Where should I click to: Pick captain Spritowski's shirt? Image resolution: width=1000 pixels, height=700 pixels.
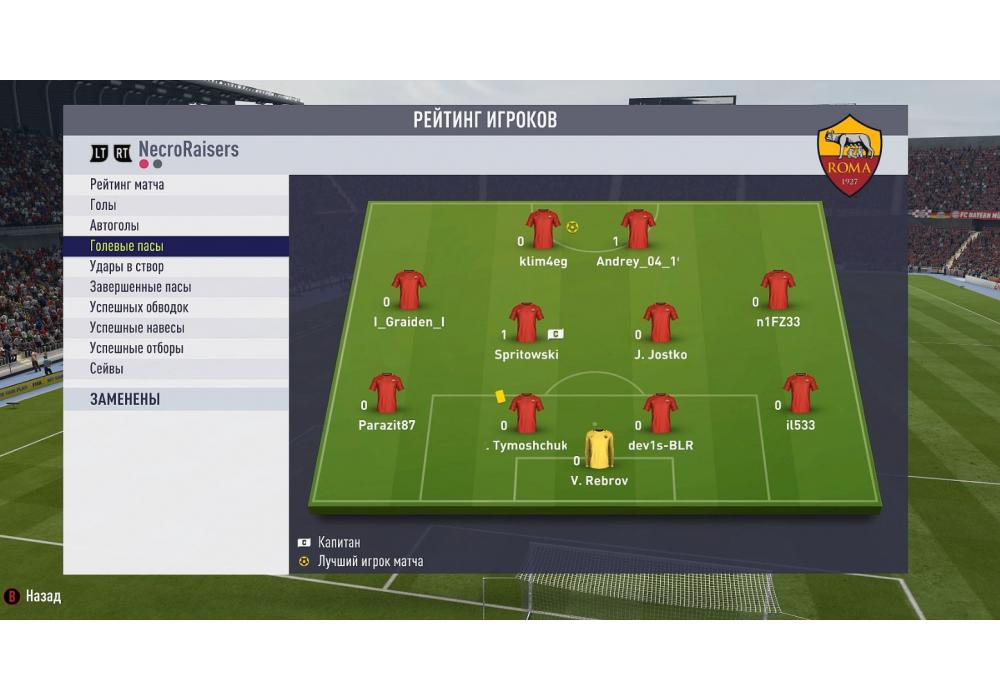click(x=526, y=323)
